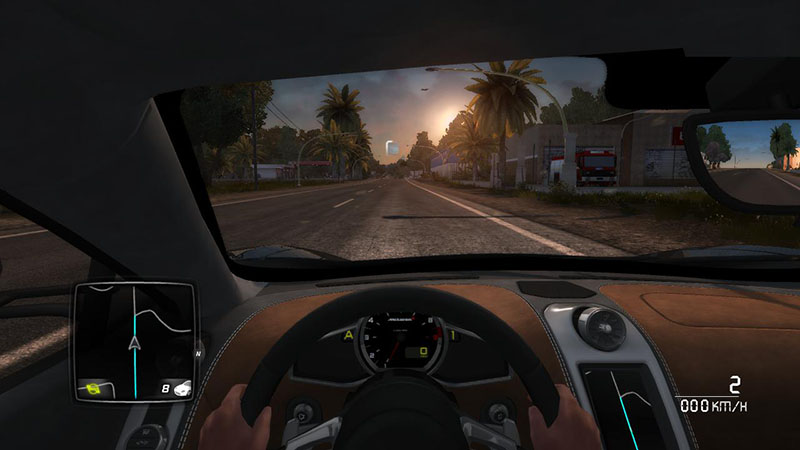This screenshot has height=450, width=800.
Task: Click the north compass marker beside the minimap
Action: [x=198, y=351]
